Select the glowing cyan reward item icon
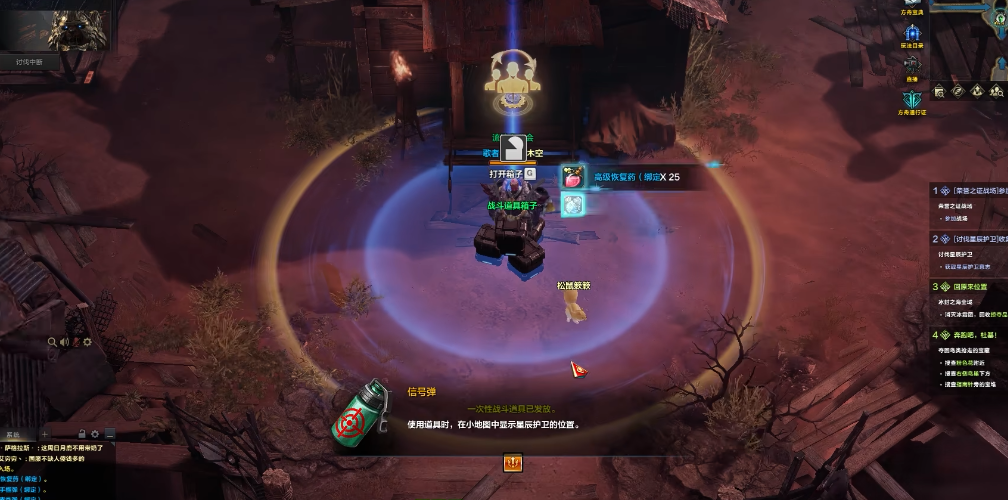1008x500 pixels. [573, 203]
